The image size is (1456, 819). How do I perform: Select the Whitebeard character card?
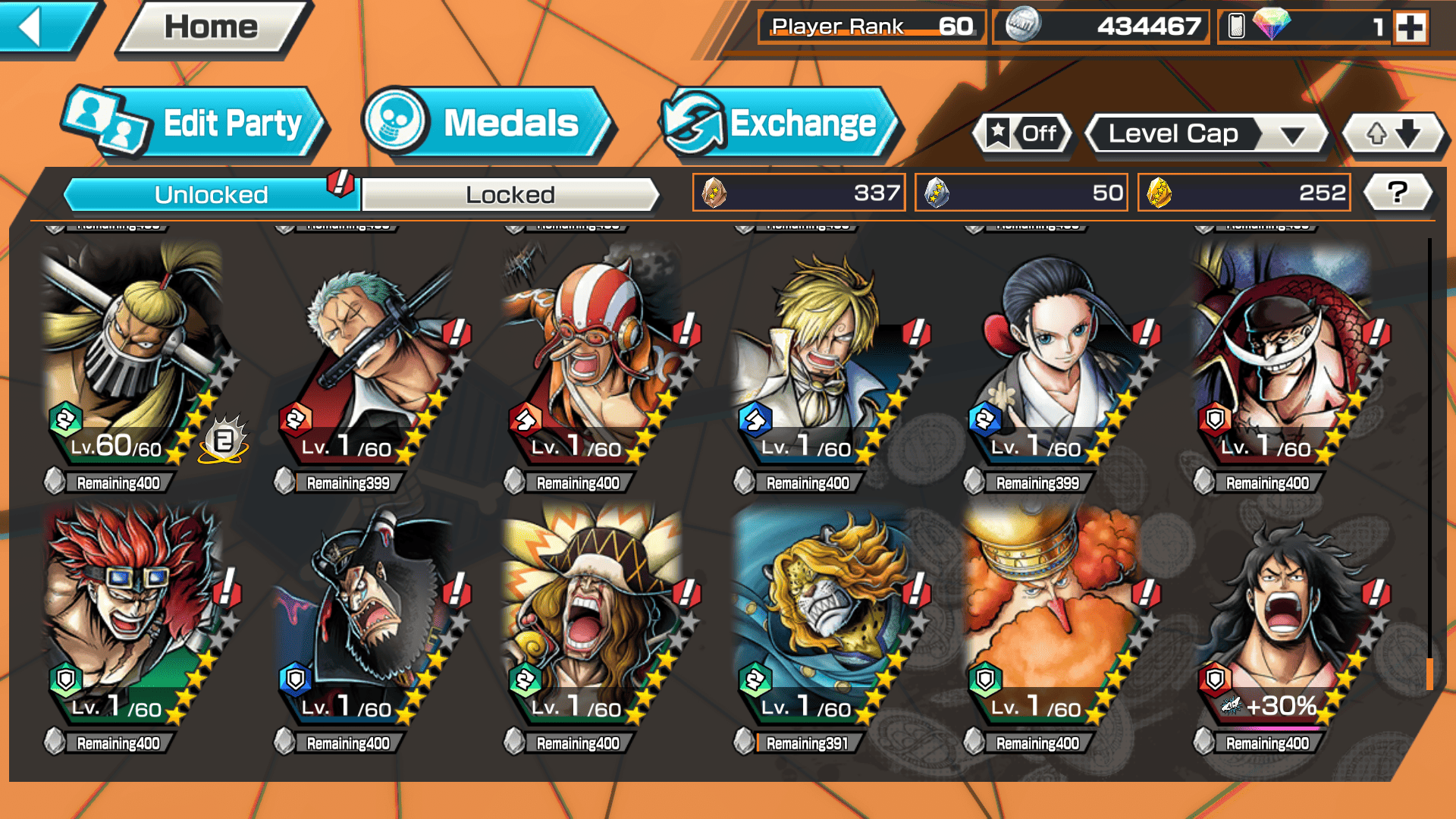pos(1282,356)
